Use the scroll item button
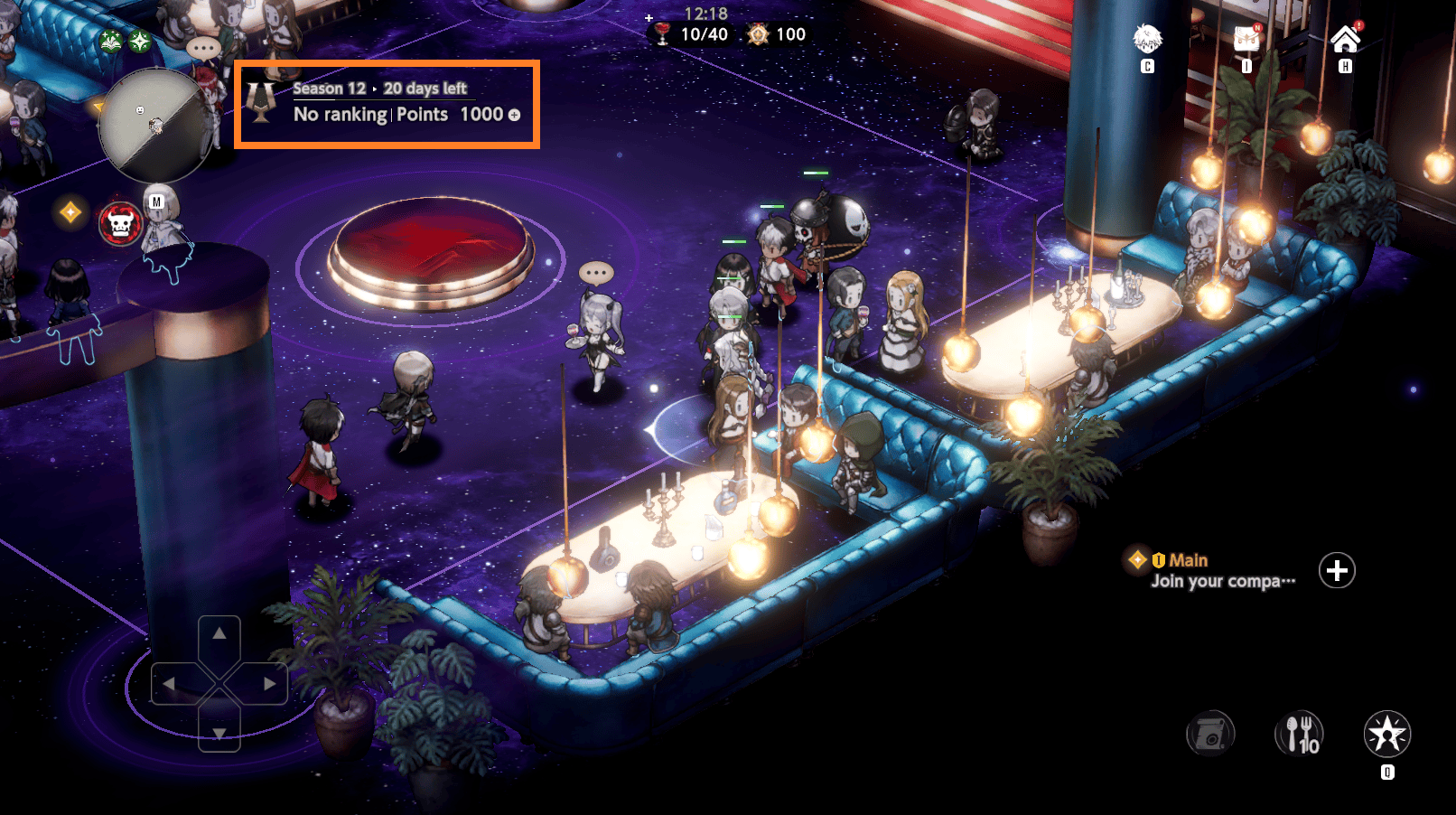Screen dimensions: 1456x815 pyautogui.click(x=1210, y=734)
